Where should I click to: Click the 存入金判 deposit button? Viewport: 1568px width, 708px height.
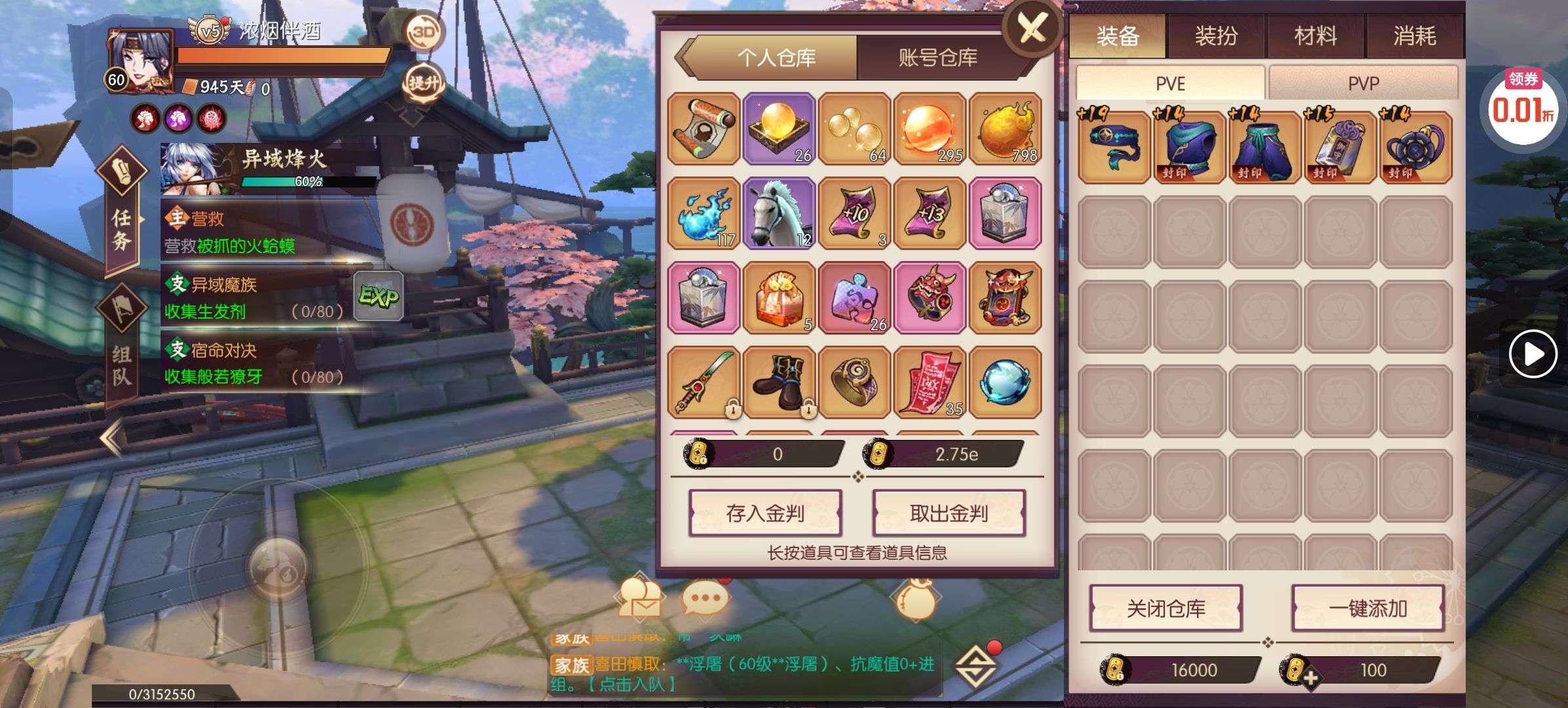[x=765, y=513]
